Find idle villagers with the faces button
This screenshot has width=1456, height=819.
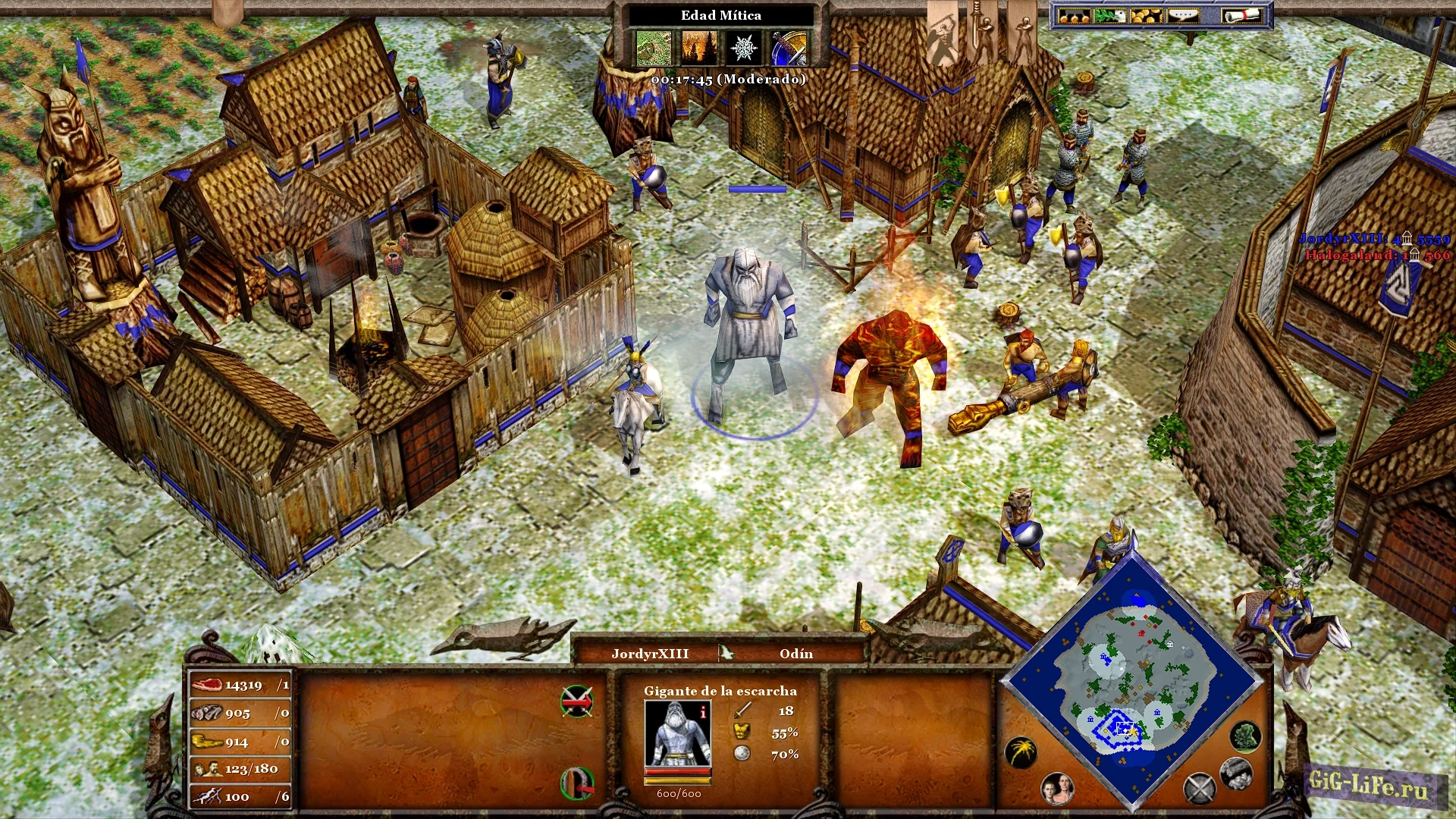coord(1056,789)
